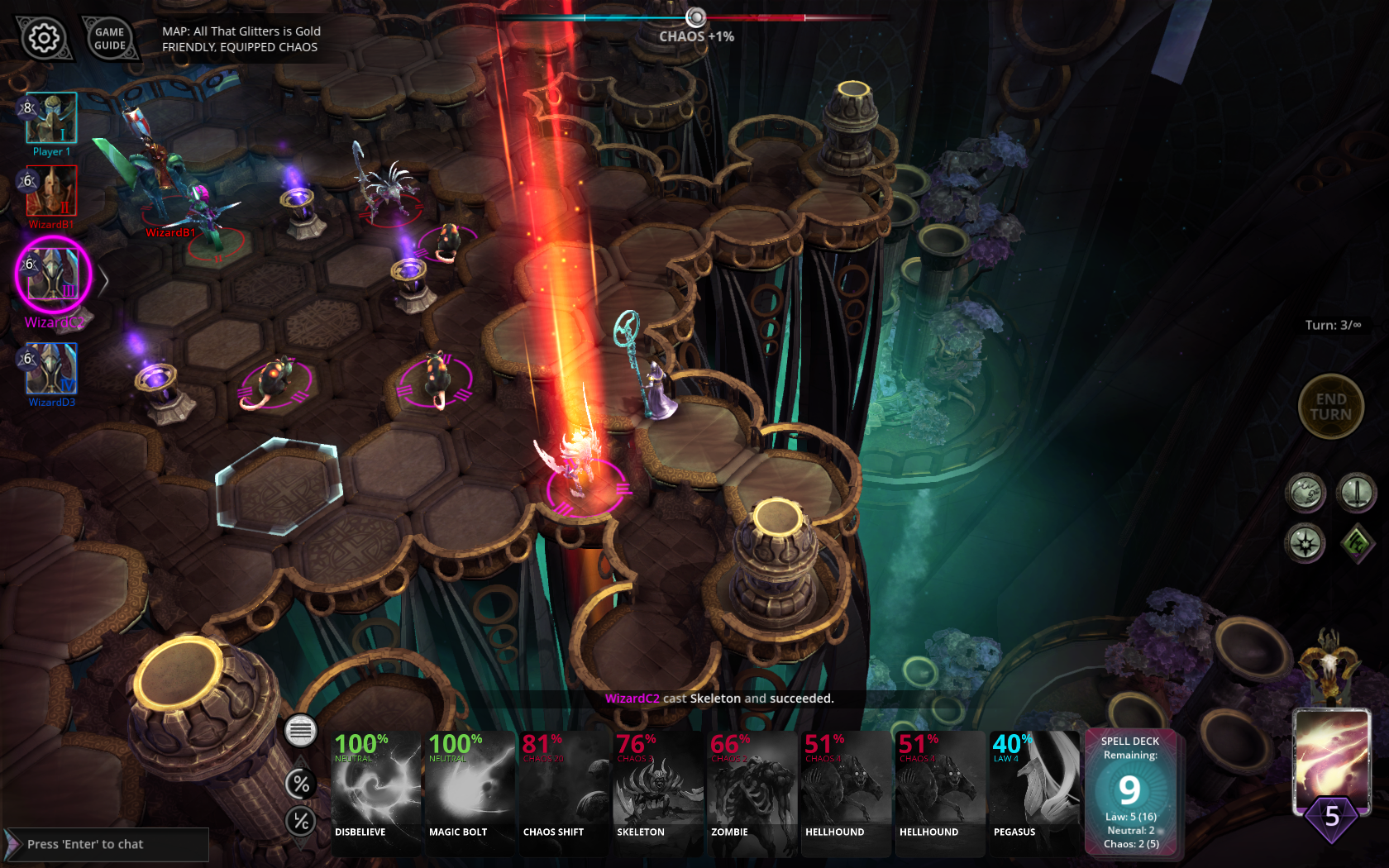Expand the arrow beside the WizardC2 portrait

pos(103,281)
